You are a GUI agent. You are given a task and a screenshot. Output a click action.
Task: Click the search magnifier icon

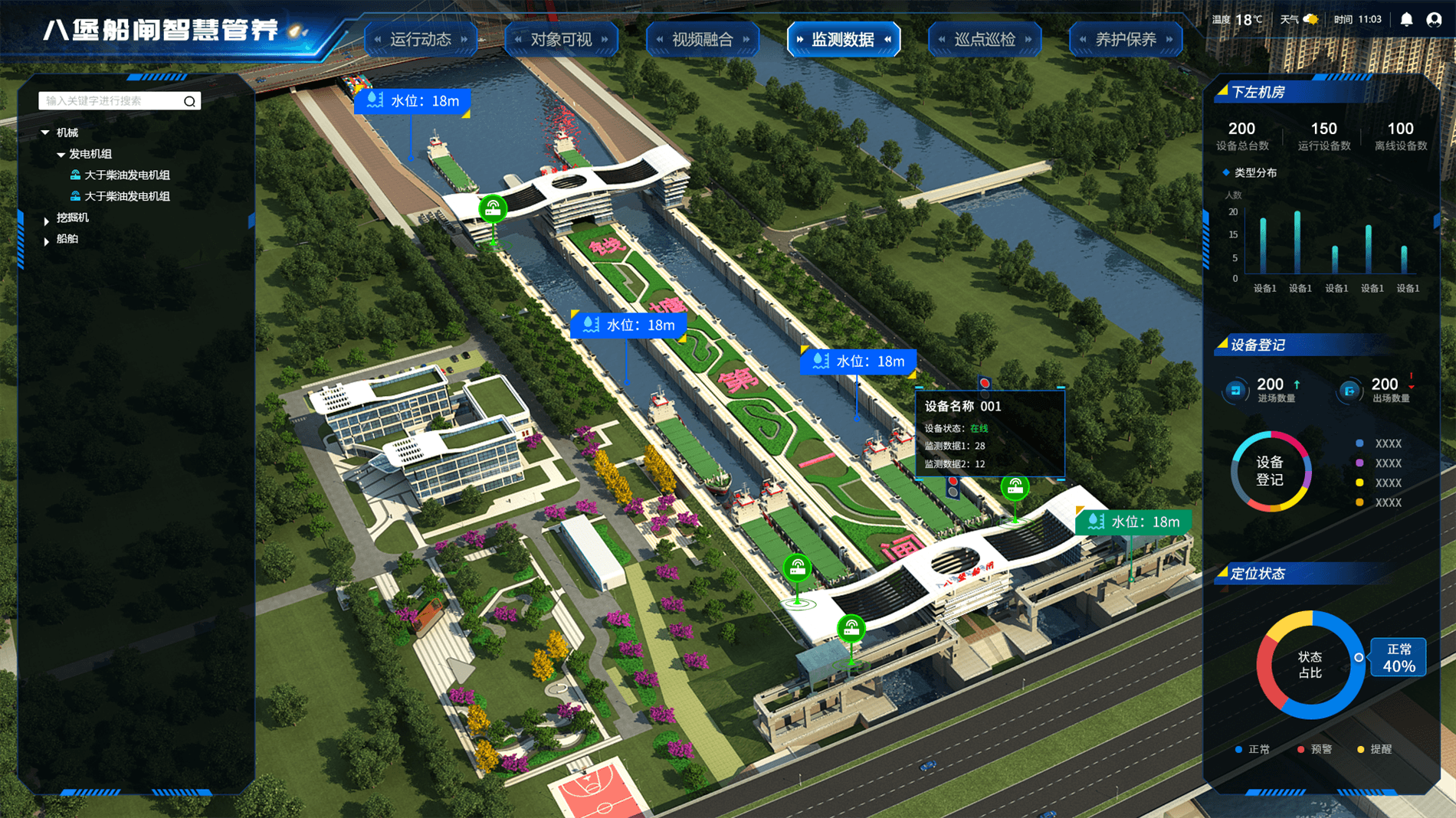(x=189, y=101)
